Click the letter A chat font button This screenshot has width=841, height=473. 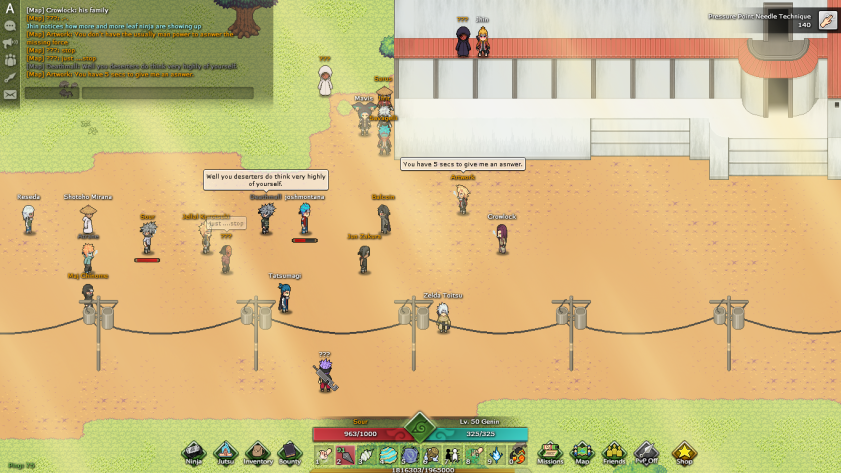coord(10,9)
